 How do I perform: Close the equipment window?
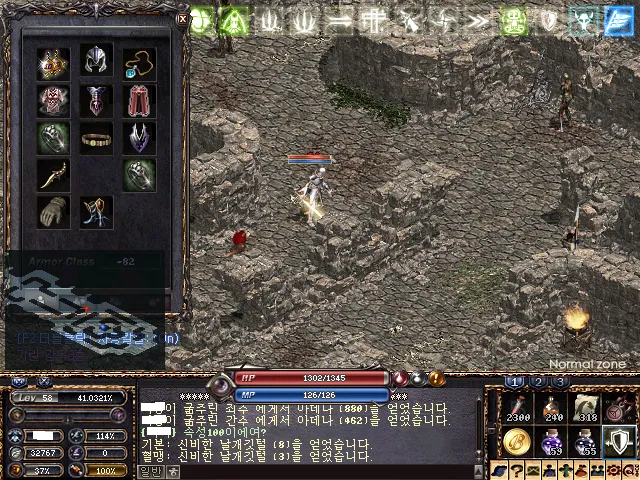pyautogui.click(x=182, y=18)
